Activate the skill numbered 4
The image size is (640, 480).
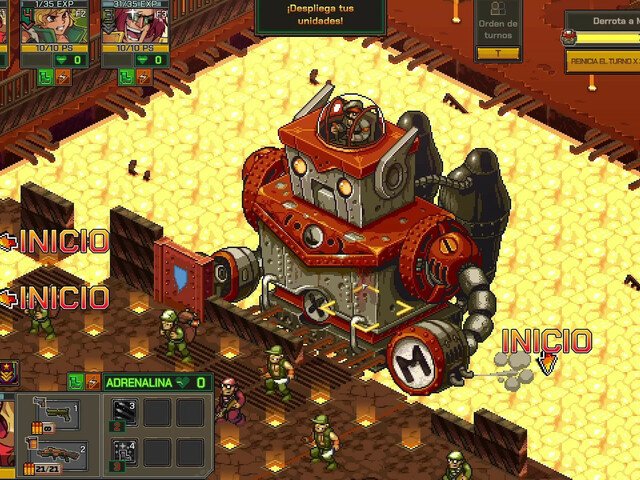[124, 451]
